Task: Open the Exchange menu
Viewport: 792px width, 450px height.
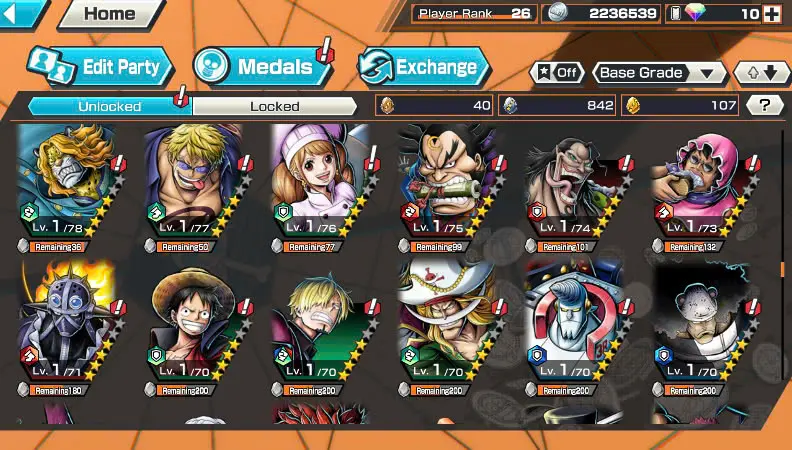Action: [424, 67]
